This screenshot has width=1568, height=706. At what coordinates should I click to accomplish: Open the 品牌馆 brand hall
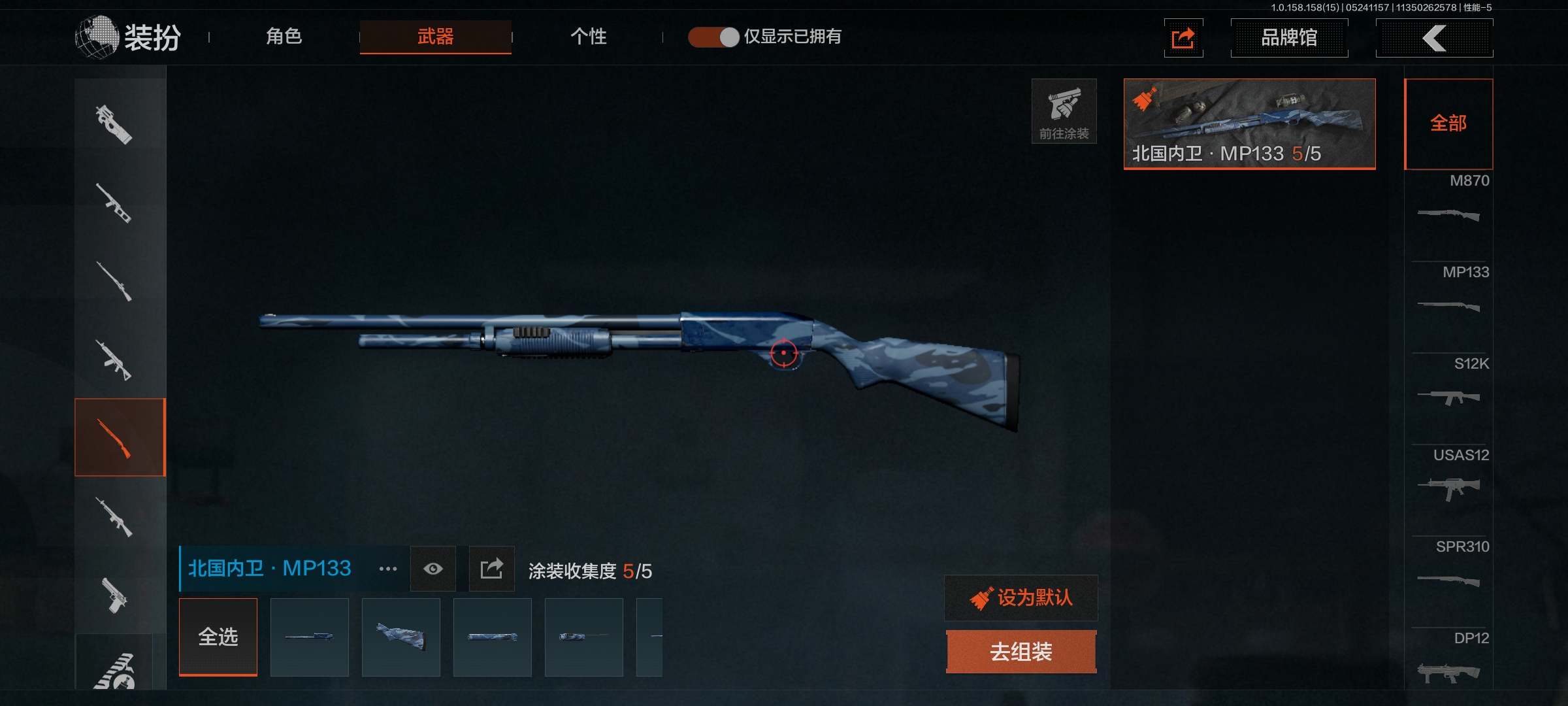1288,38
